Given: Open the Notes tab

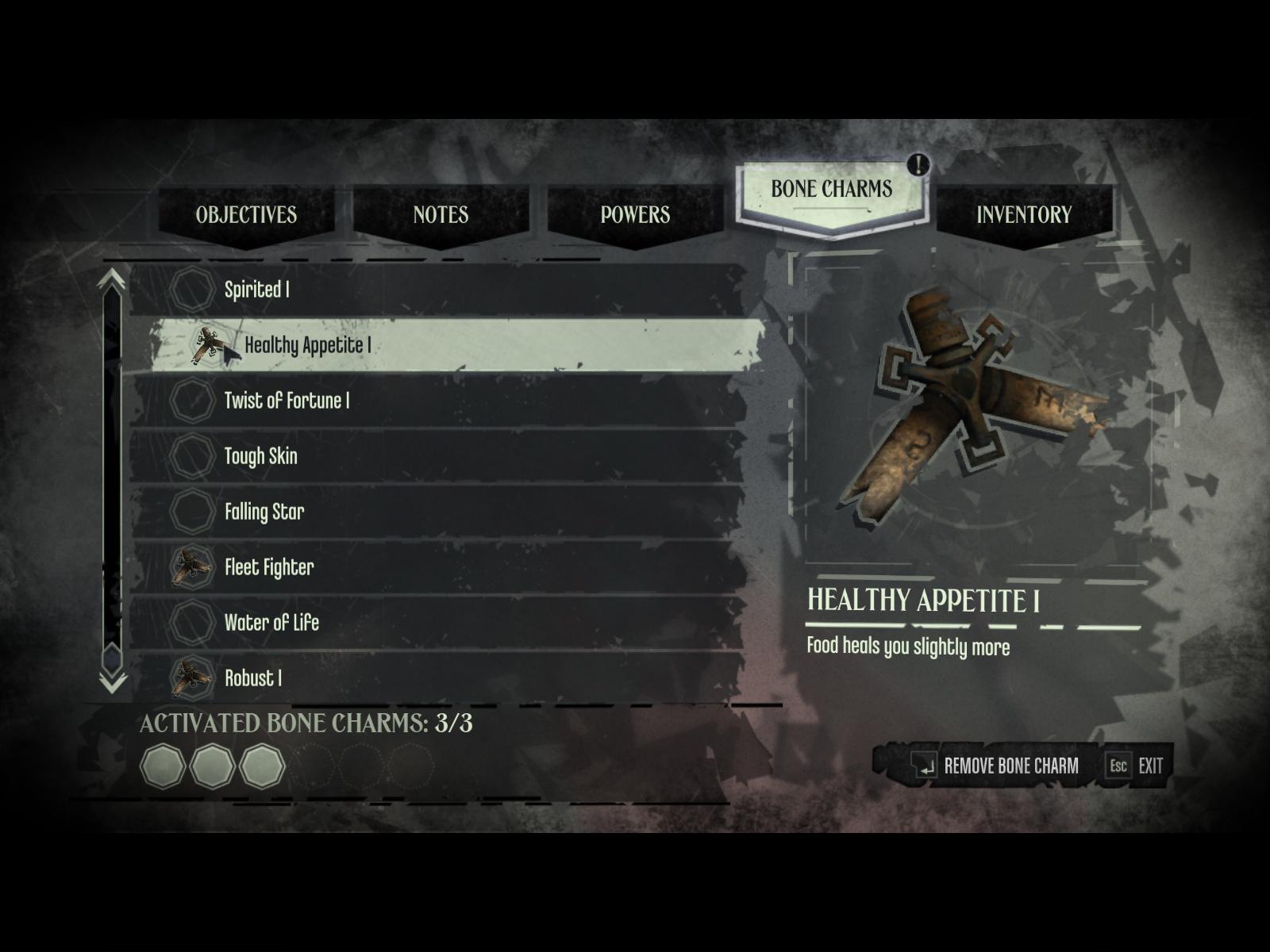Looking at the screenshot, I should (441, 214).
